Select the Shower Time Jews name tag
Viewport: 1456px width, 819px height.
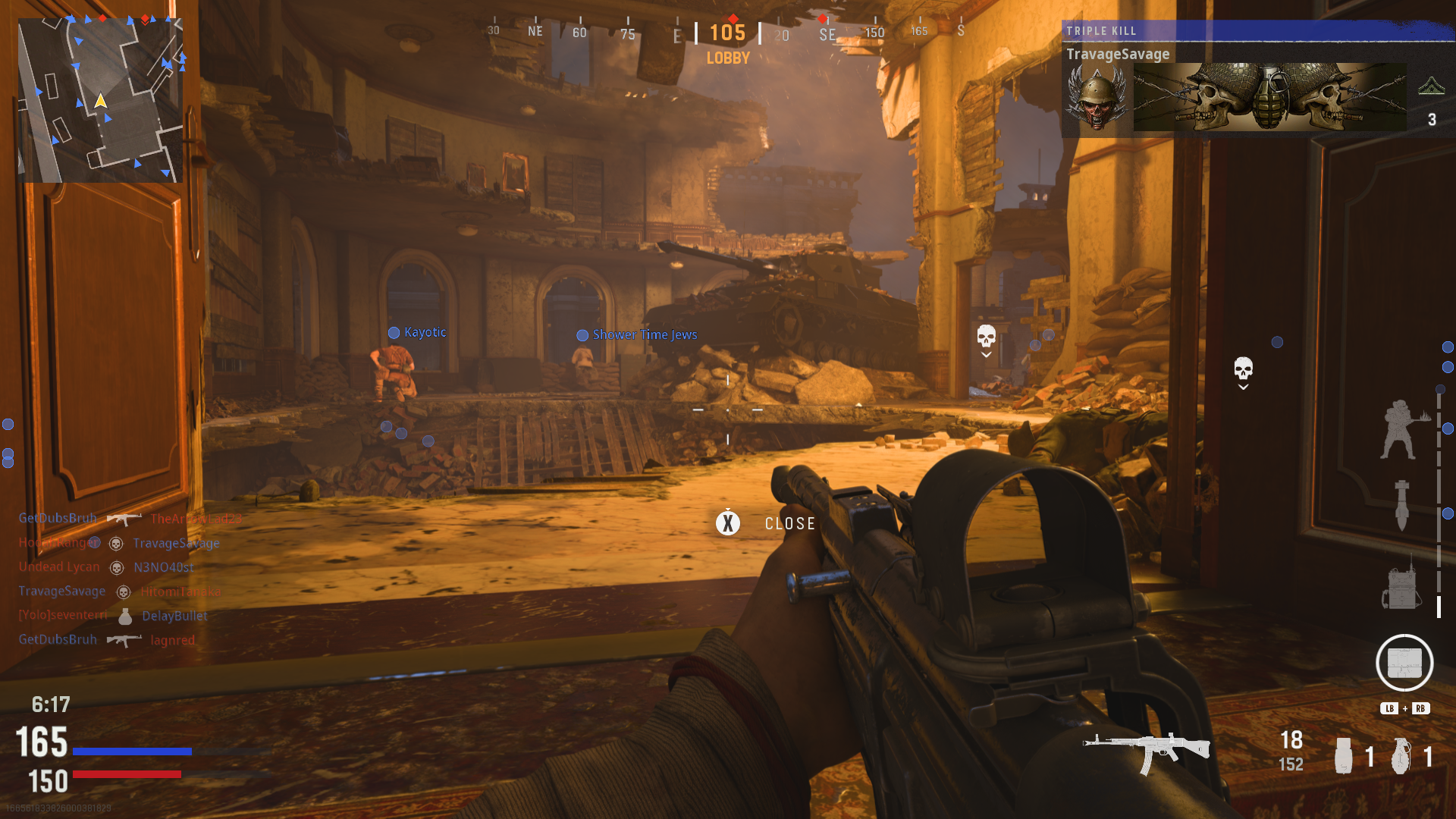(644, 334)
